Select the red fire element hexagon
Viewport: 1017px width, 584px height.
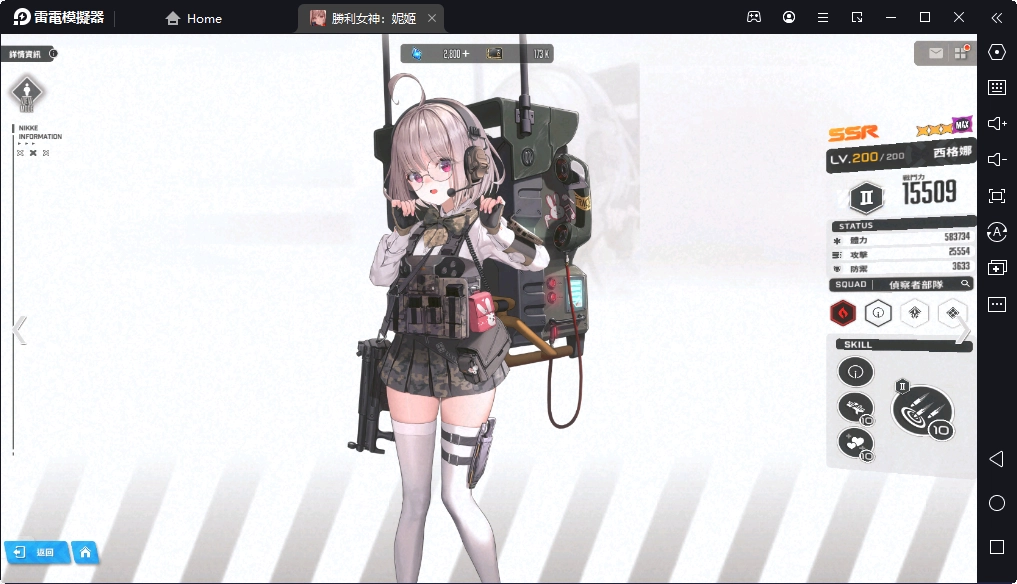pyautogui.click(x=843, y=314)
